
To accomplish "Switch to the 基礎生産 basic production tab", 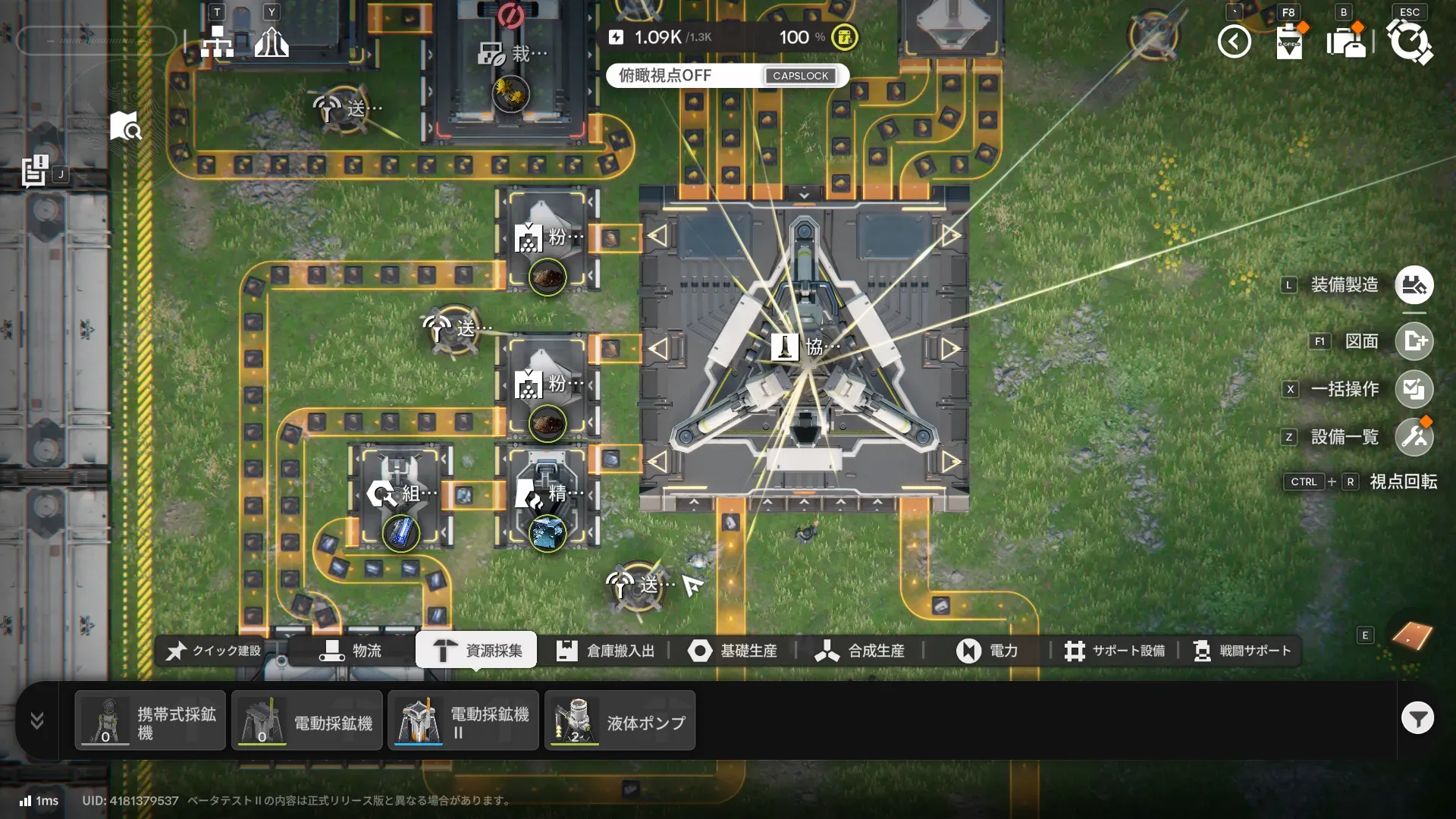I will pos(733,651).
